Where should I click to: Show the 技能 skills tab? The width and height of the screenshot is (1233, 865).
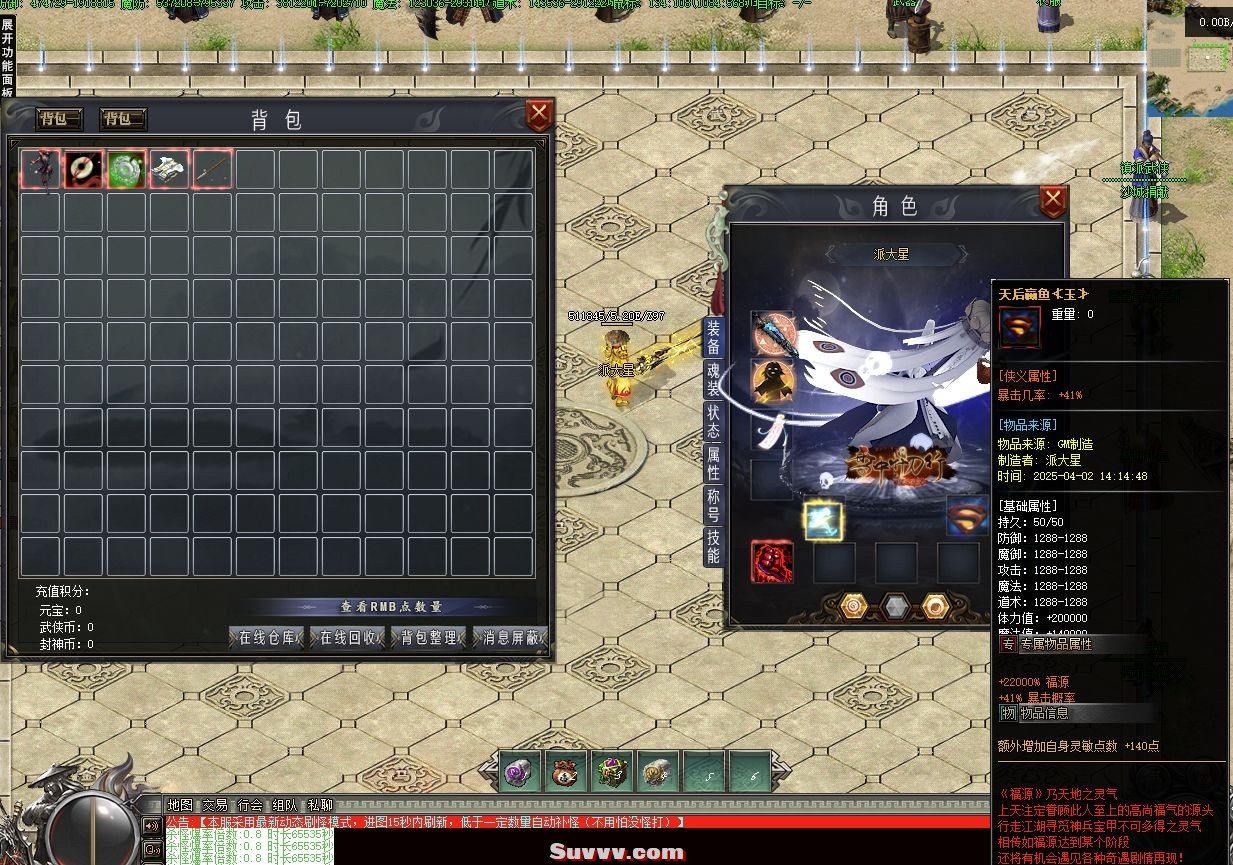click(713, 546)
